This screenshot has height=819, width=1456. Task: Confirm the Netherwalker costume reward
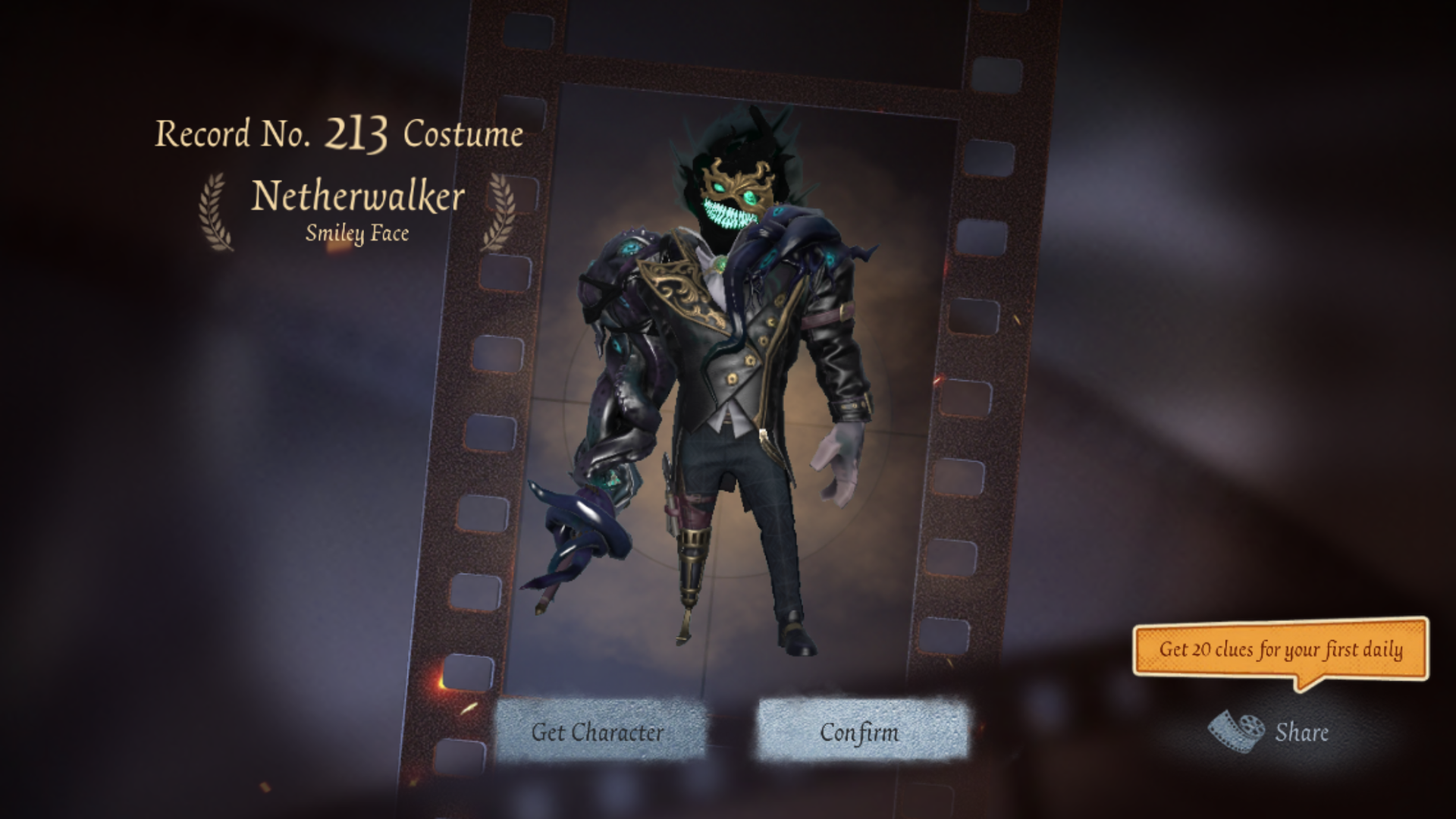pyautogui.click(x=860, y=732)
